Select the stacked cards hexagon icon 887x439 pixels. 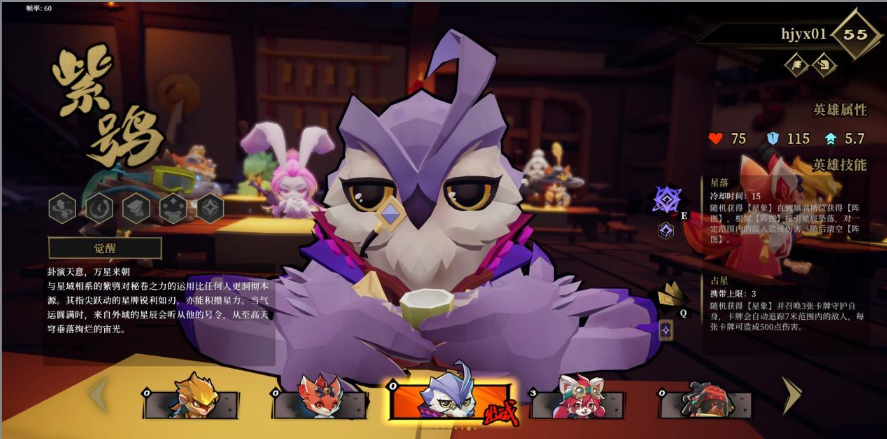[137, 207]
